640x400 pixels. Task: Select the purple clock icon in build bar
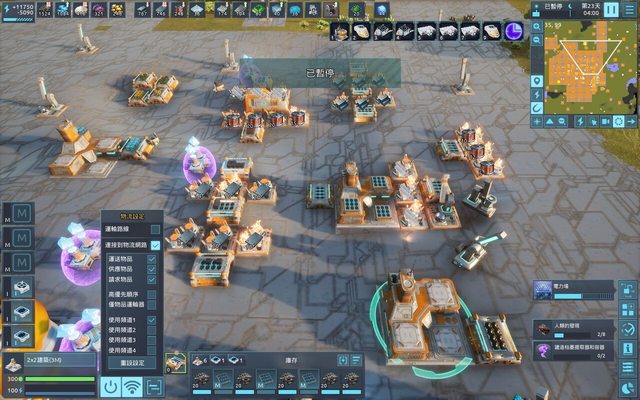(515, 31)
